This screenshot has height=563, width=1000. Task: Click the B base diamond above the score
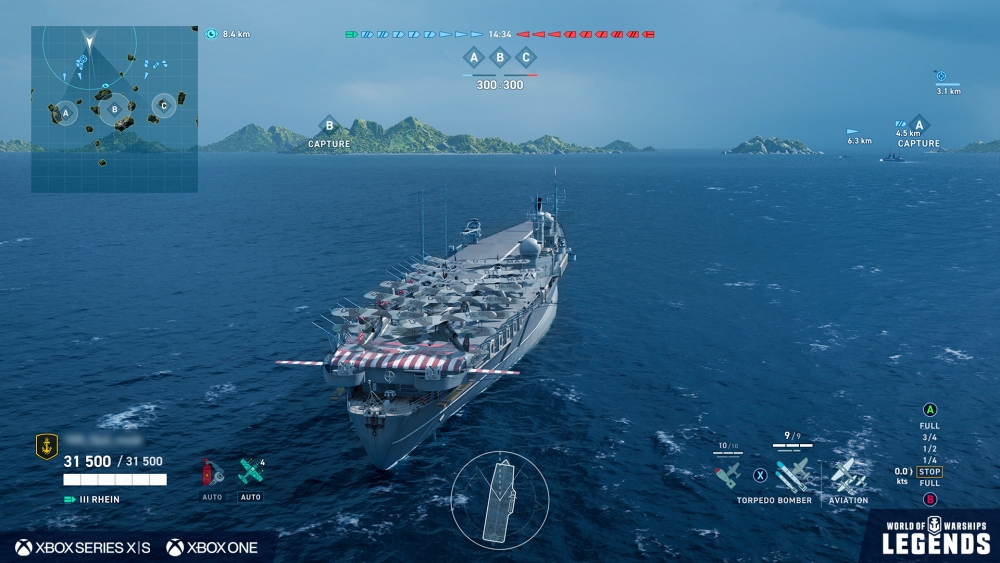pyautogui.click(x=501, y=58)
